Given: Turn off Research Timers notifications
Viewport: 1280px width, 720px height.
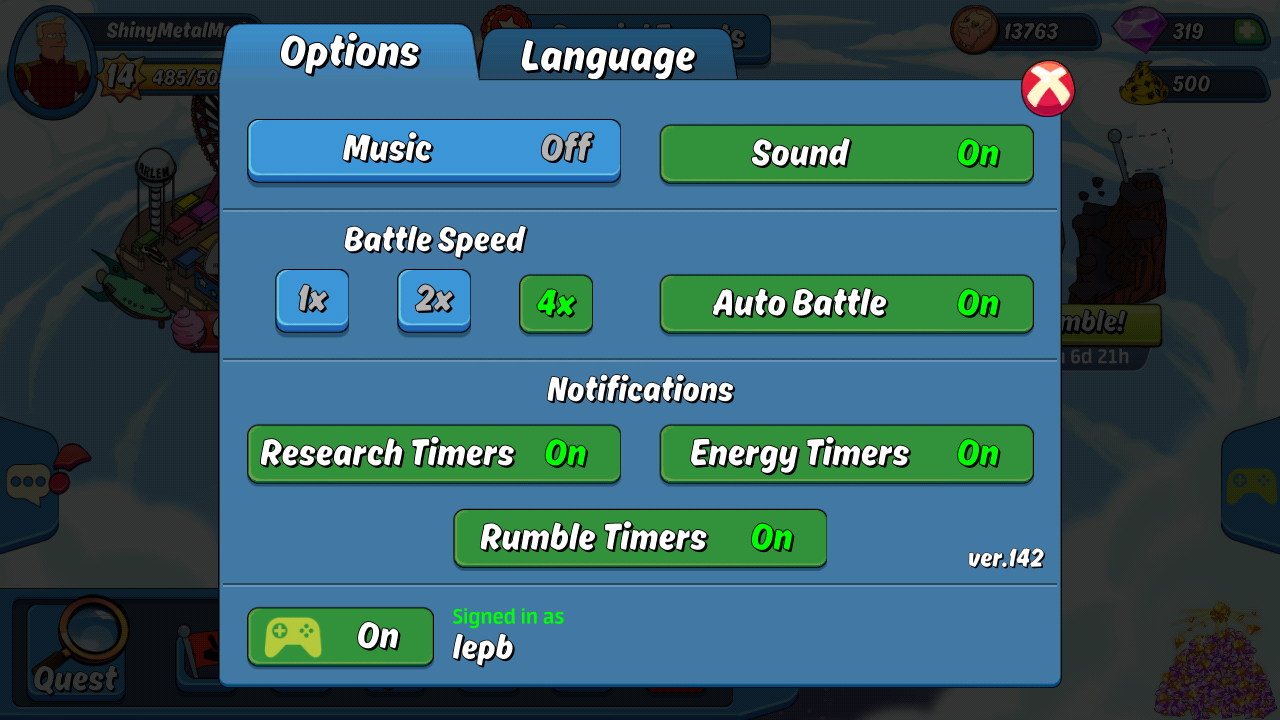Looking at the screenshot, I should [434, 453].
